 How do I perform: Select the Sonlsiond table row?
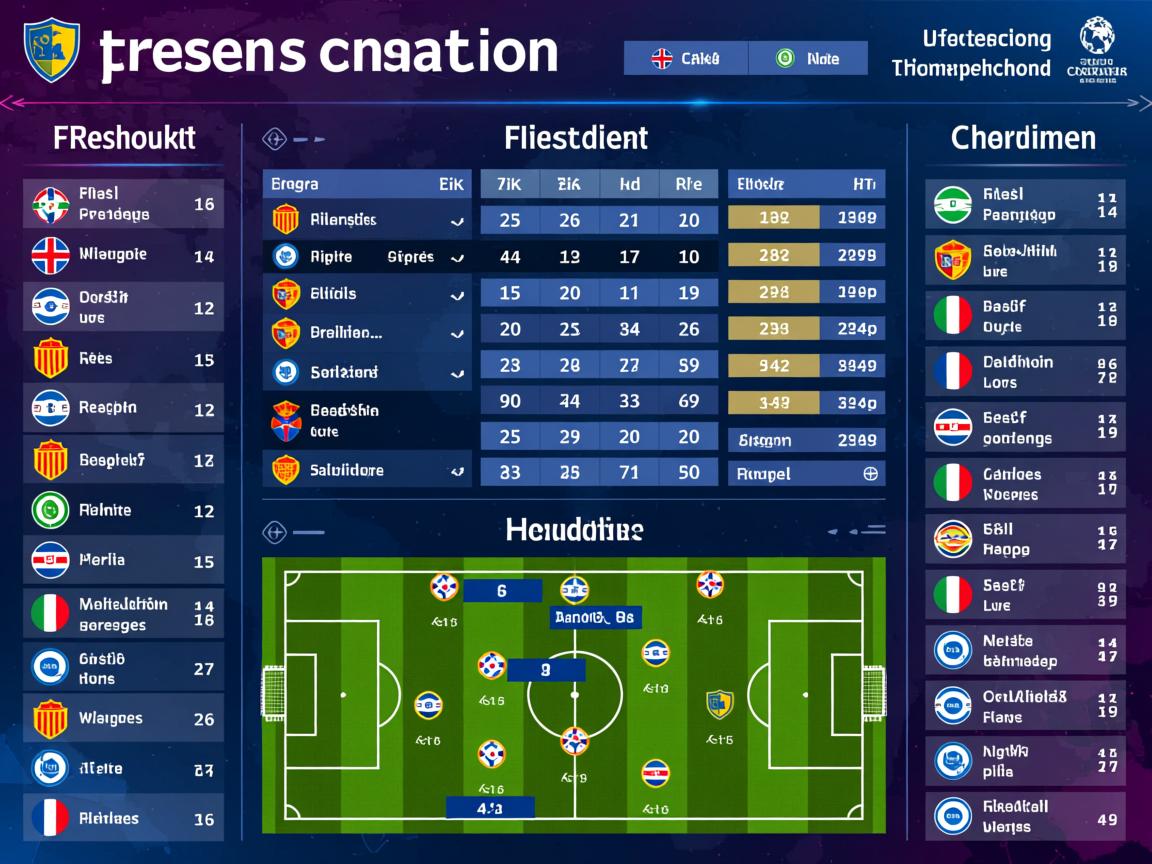click(x=366, y=373)
